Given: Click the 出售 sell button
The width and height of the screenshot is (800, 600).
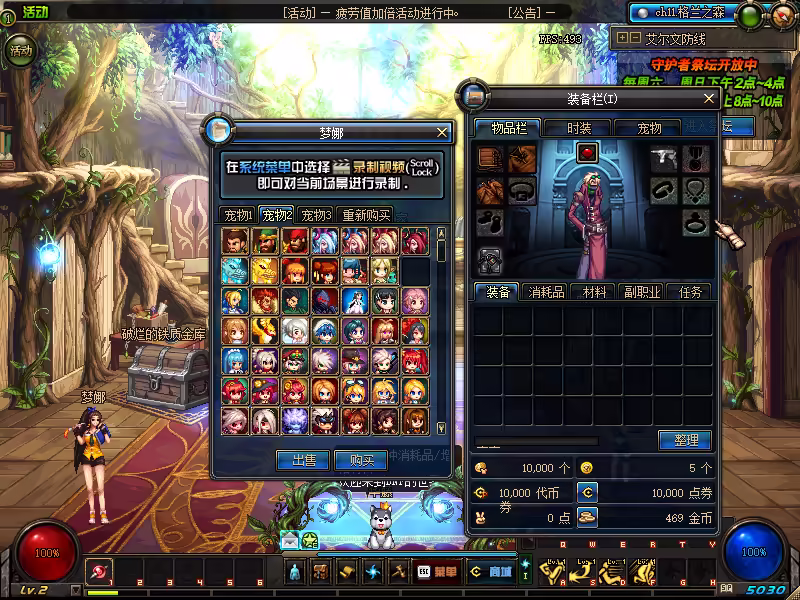Looking at the screenshot, I should (303, 460).
